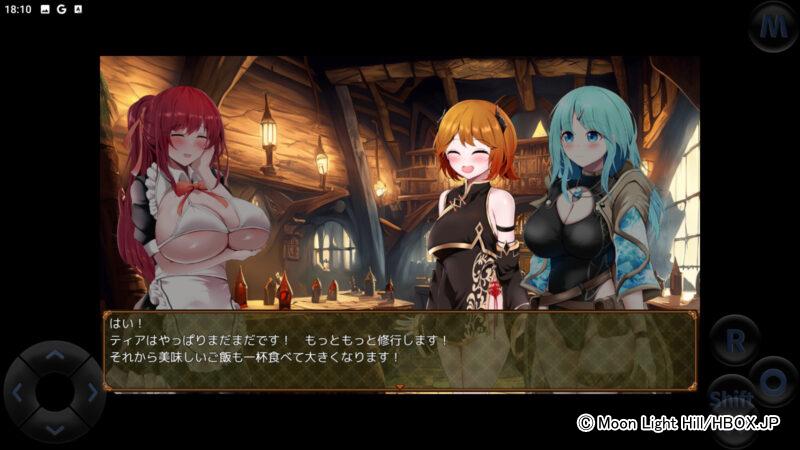
Task: Click the dialogue continue arrow indicator
Action: [400, 386]
